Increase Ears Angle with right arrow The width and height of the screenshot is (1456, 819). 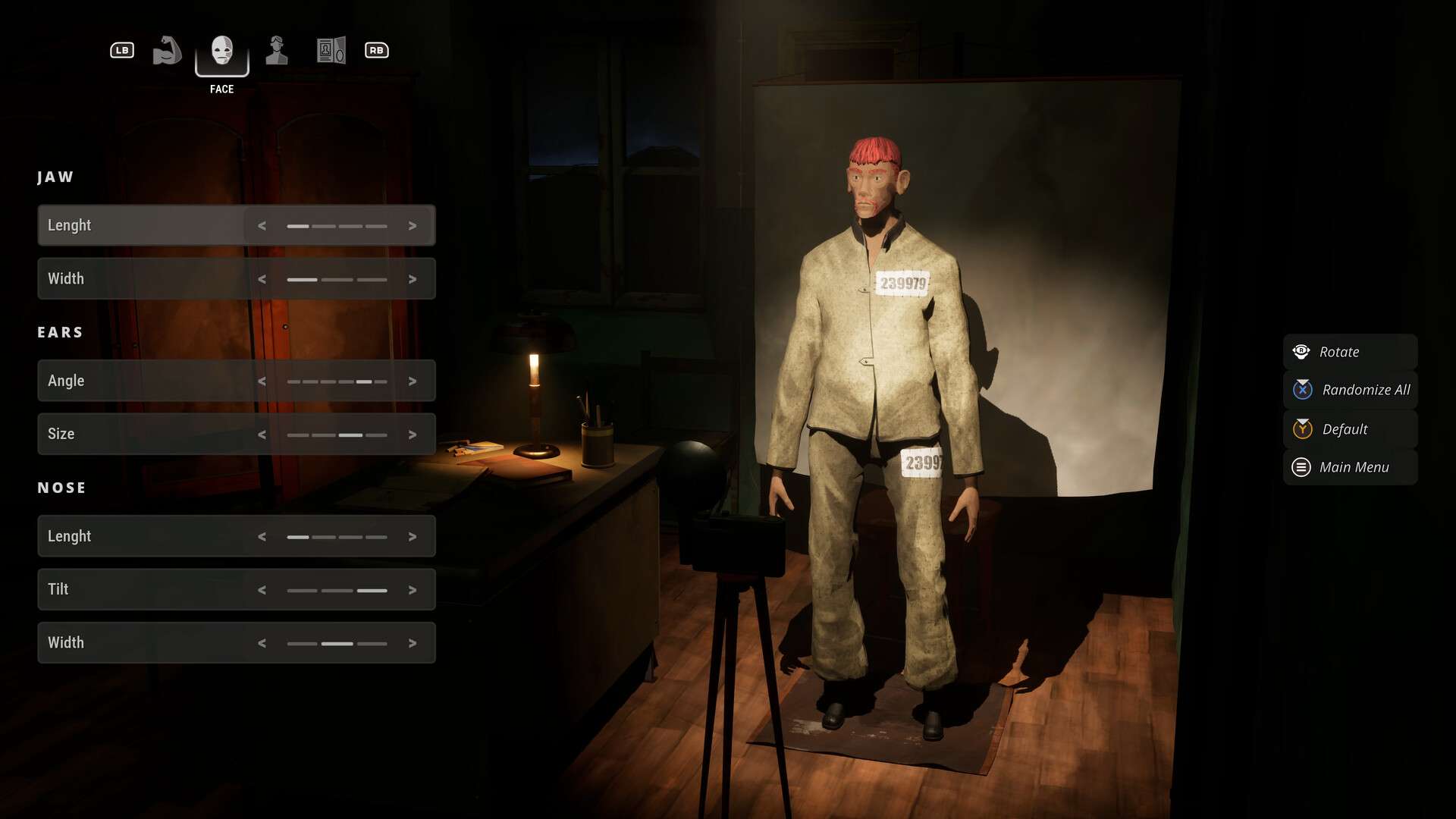coord(413,381)
